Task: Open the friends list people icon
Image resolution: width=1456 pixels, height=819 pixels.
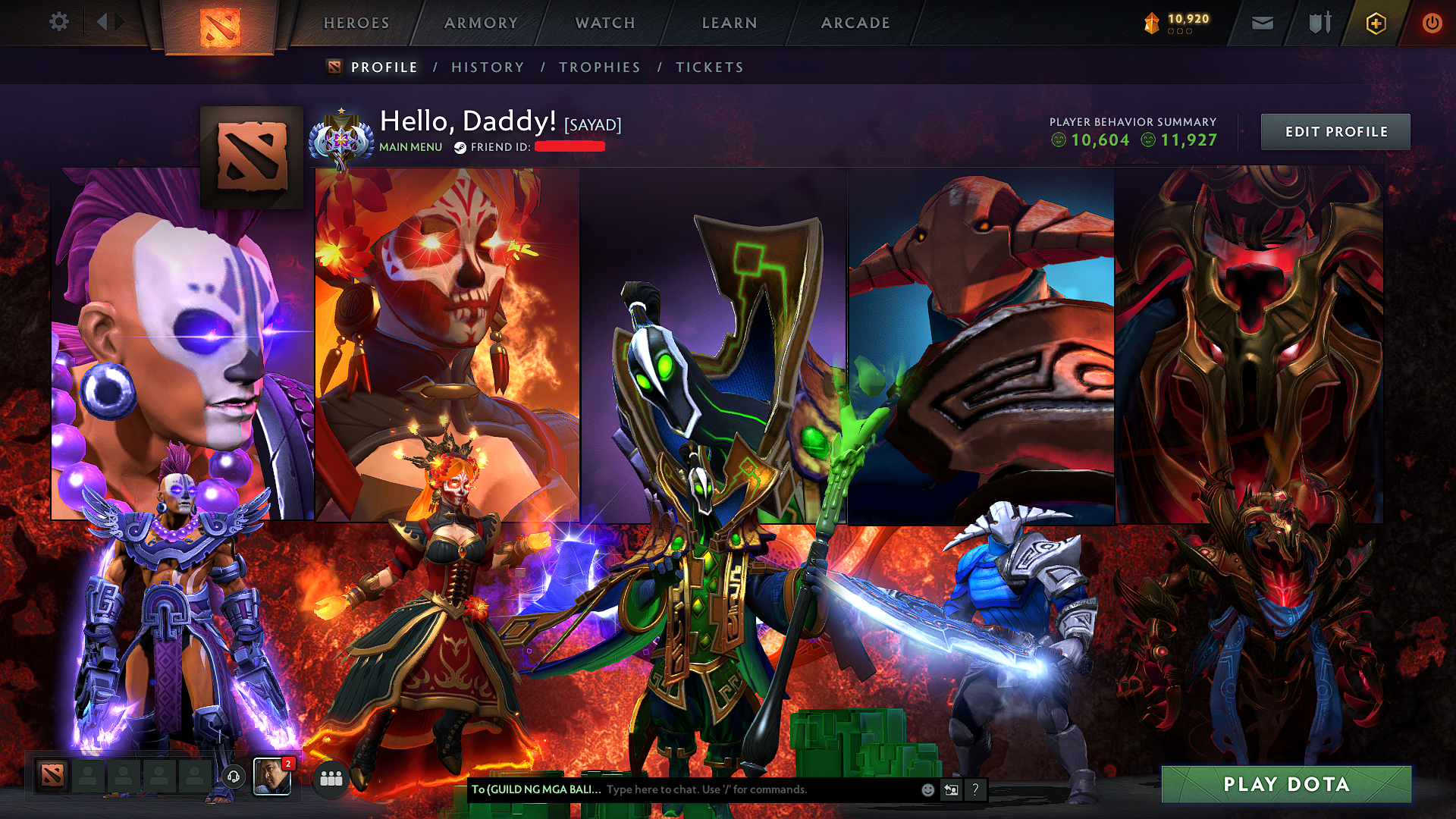Action: point(330,778)
